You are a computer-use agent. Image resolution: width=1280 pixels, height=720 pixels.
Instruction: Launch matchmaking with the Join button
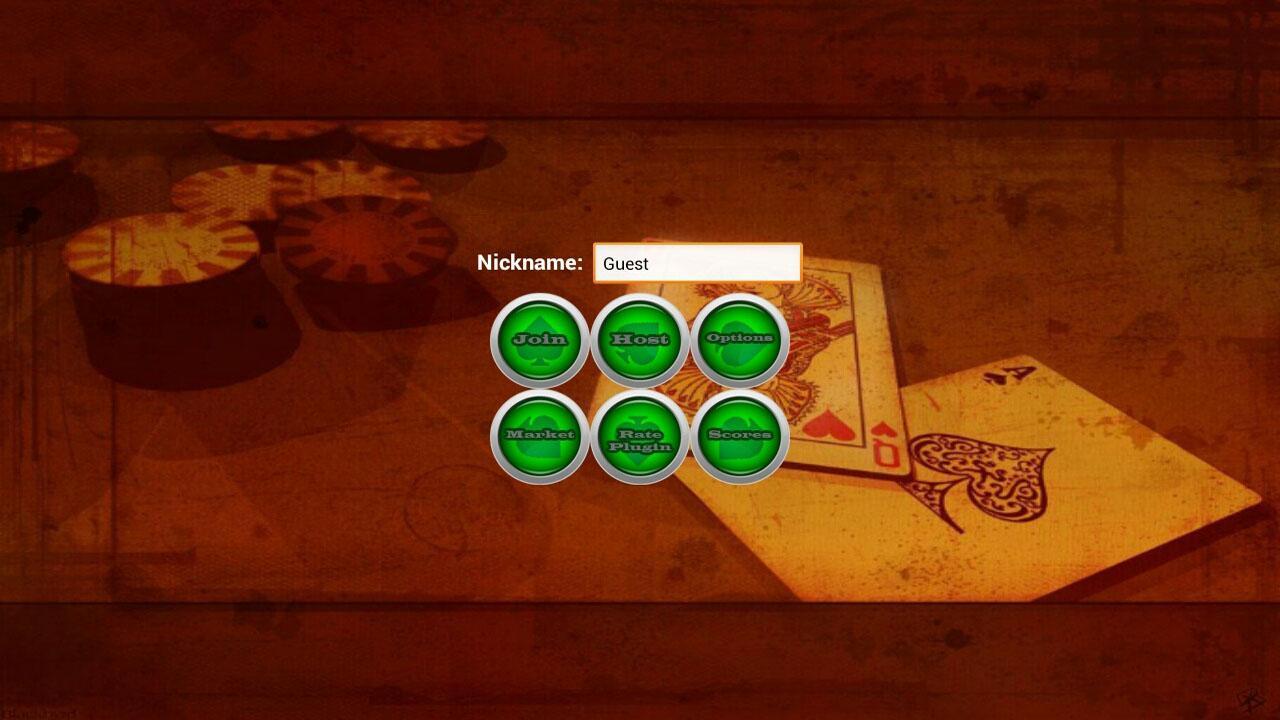pos(540,339)
